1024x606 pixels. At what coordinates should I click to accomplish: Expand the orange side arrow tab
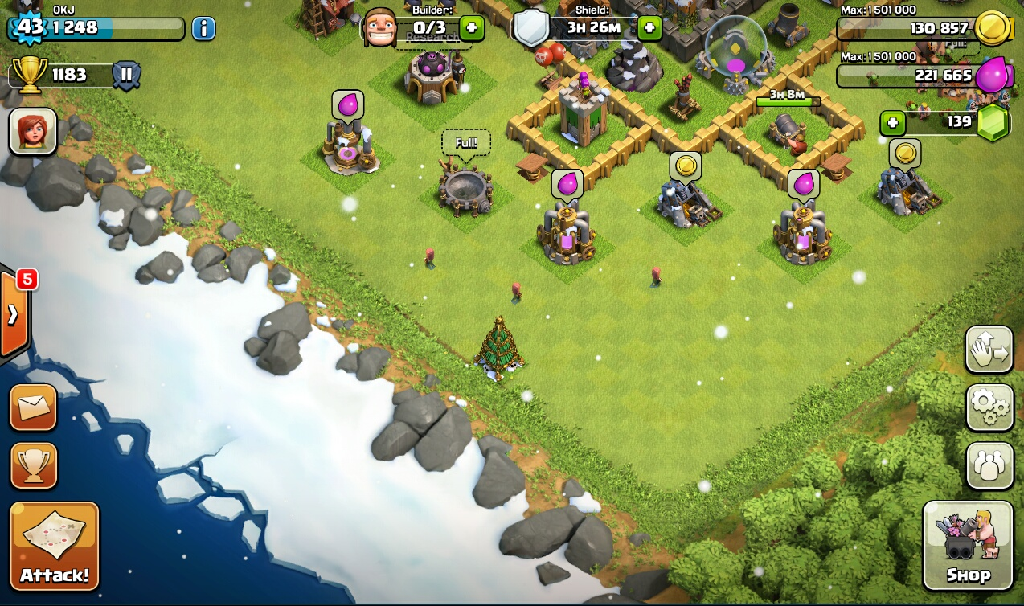(x=14, y=314)
